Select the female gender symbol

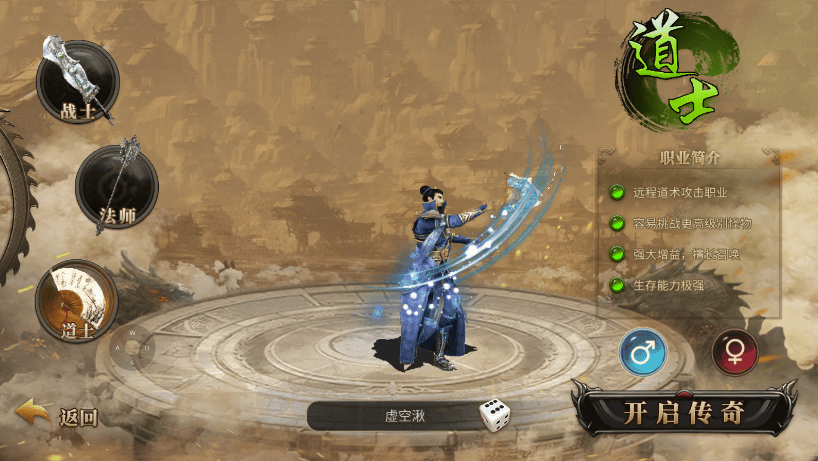[x=734, y=352]
